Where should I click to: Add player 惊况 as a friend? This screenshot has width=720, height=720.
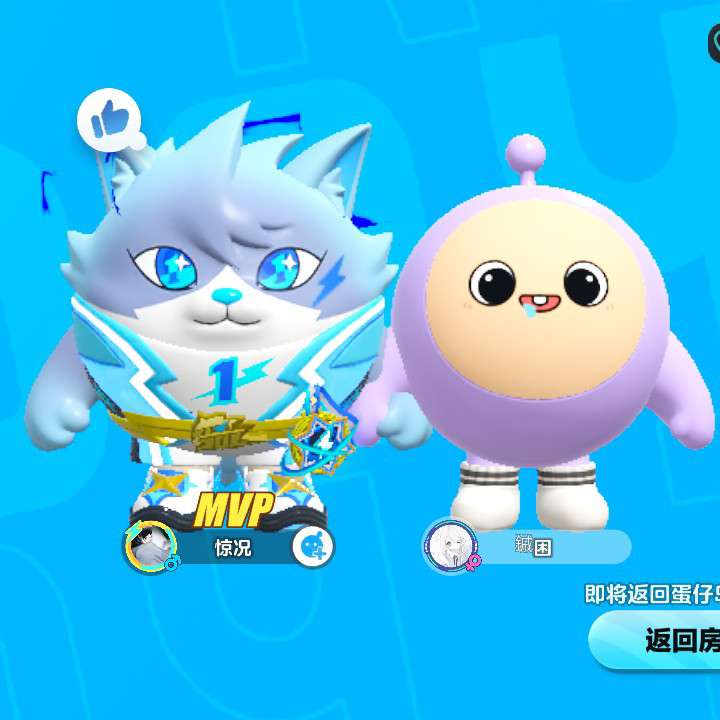tap(313, 546)
